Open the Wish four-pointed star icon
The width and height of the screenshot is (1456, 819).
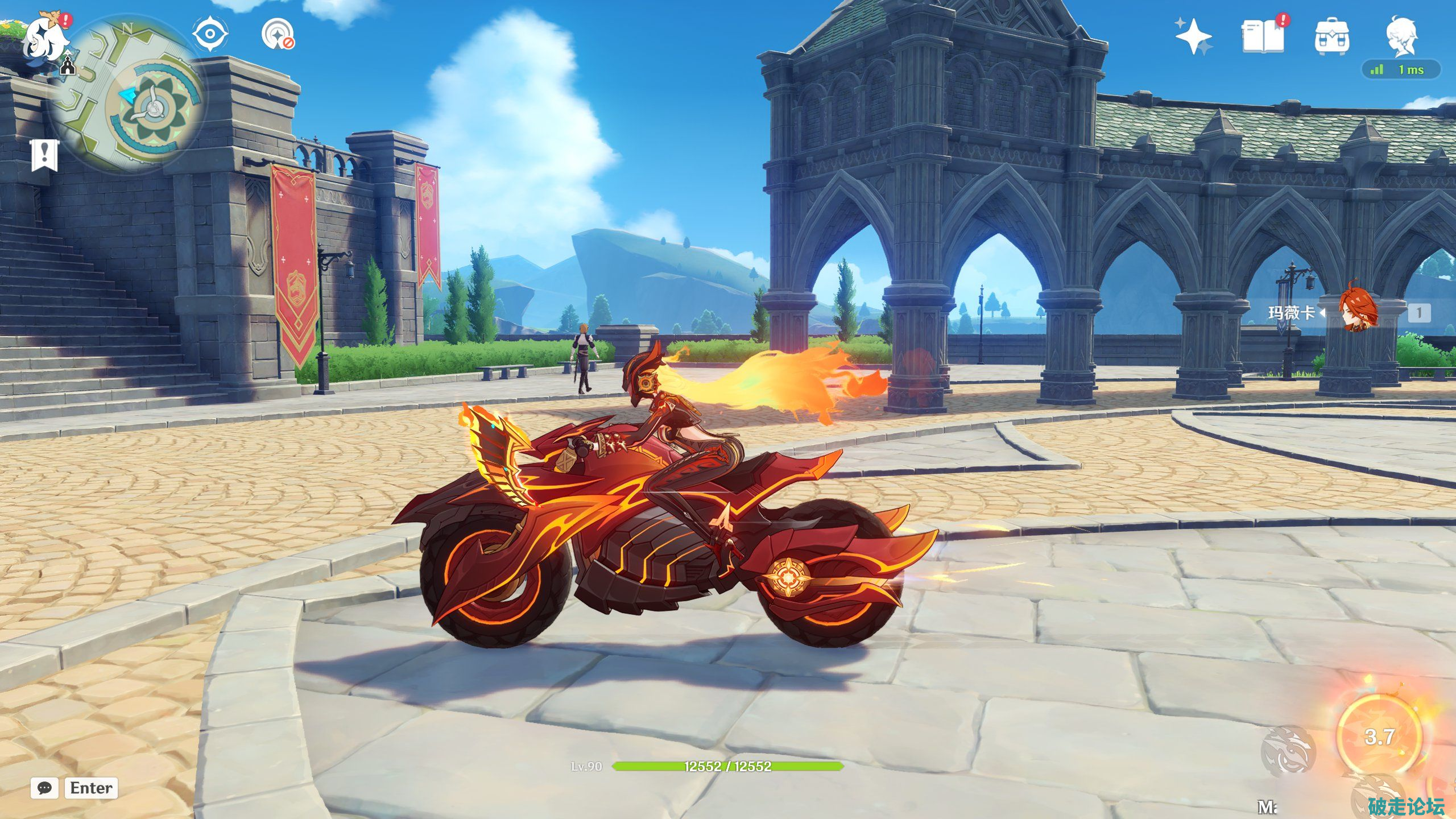tap(1193, 36)
